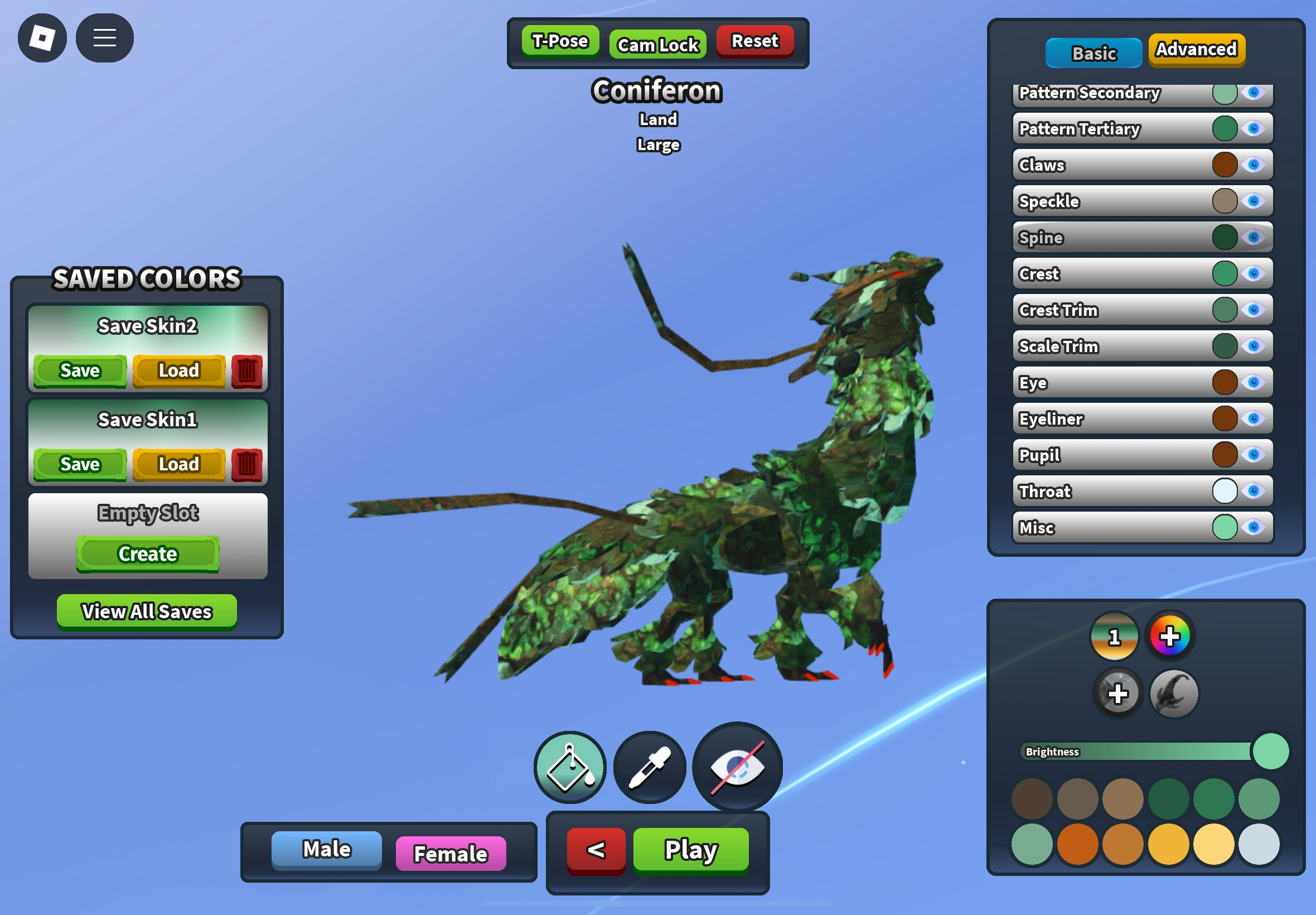The height and width of the screenshot is (915, 1316).
Task: Open the hamburger menu
Action: pyautogui.click(x=104, y=38)
